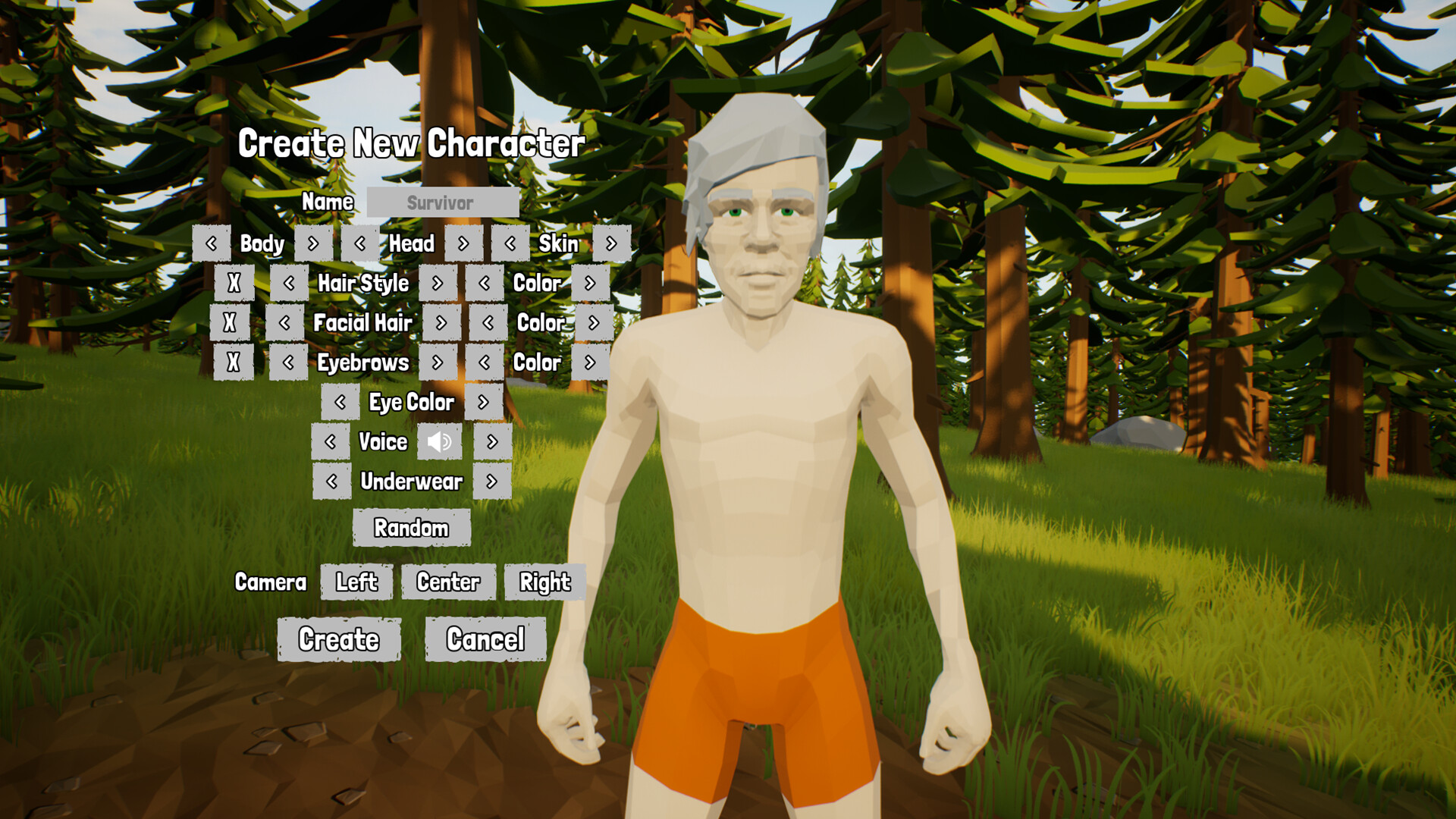Screen dimensions: 1456x819
Task: Select the previous Body option
Action: pyautogui.click(x=211, y=244)
